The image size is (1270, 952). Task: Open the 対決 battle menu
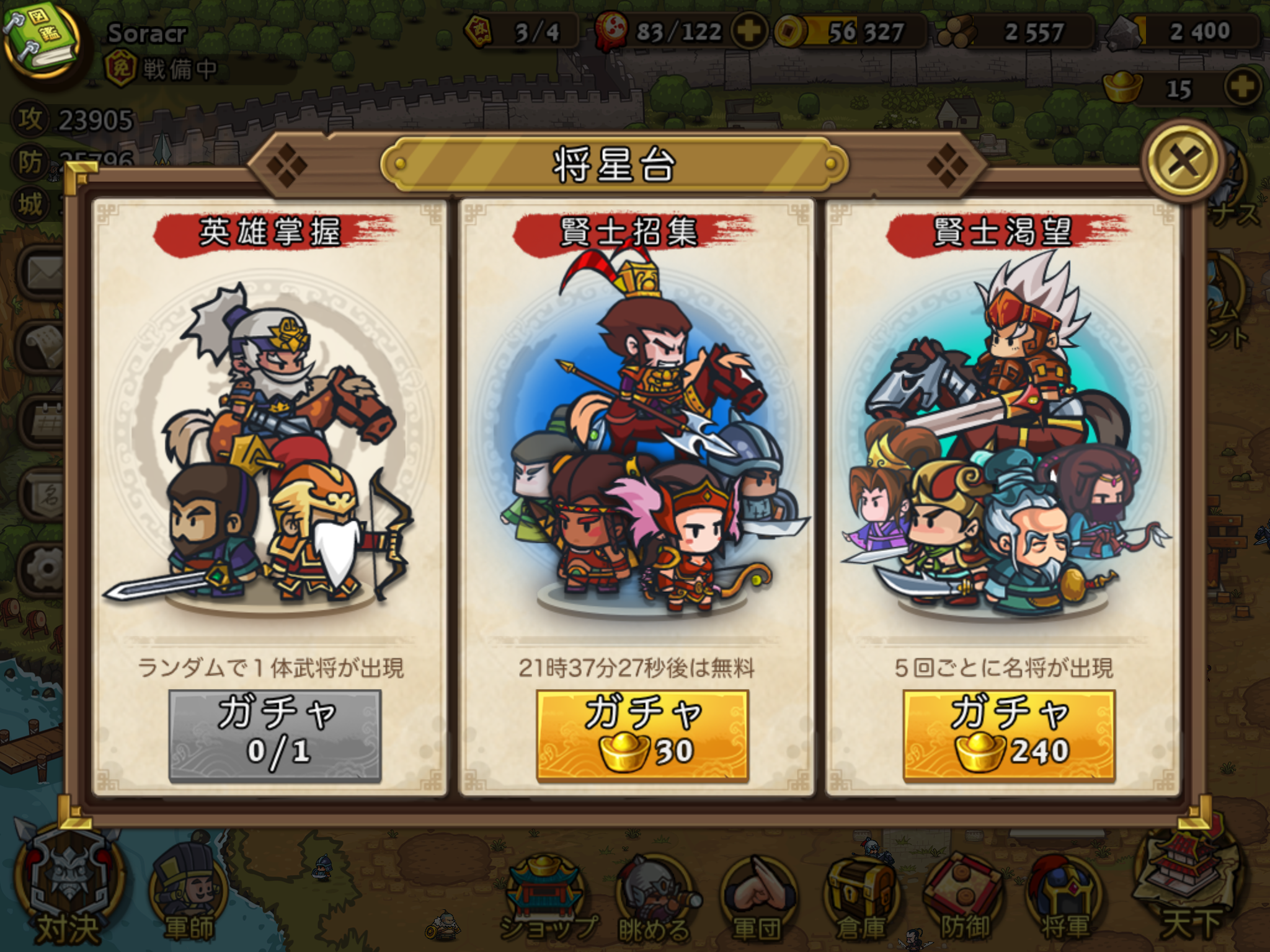(68, 892)
